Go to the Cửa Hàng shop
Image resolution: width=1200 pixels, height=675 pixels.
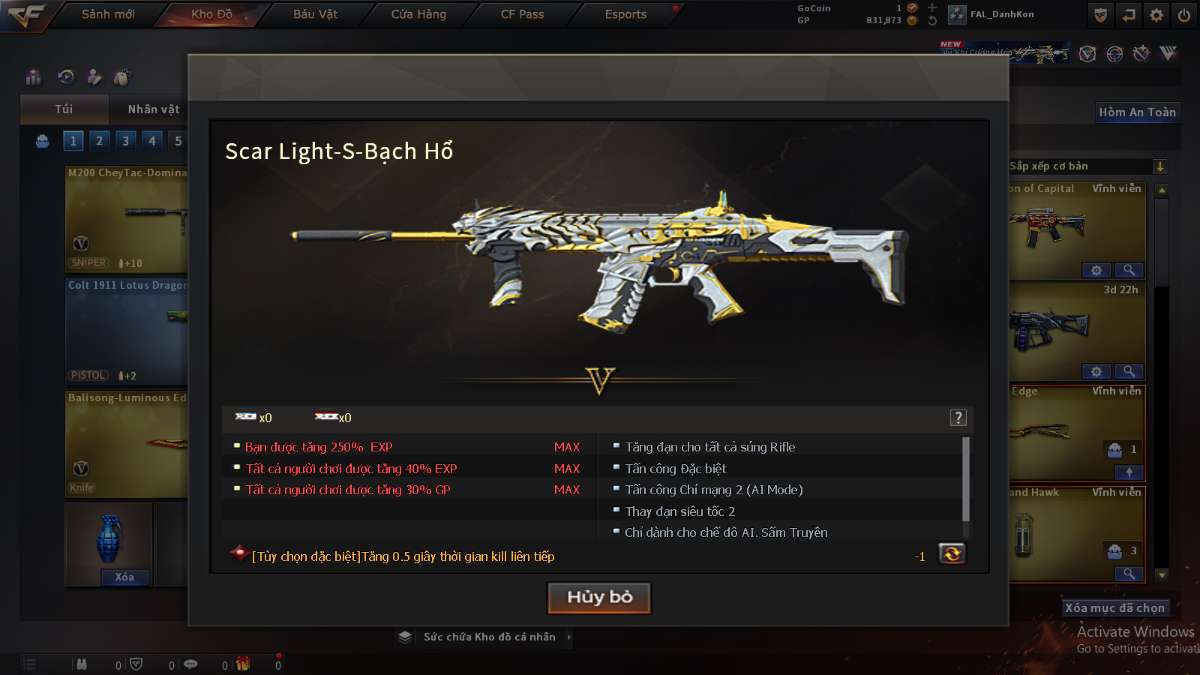419,14
